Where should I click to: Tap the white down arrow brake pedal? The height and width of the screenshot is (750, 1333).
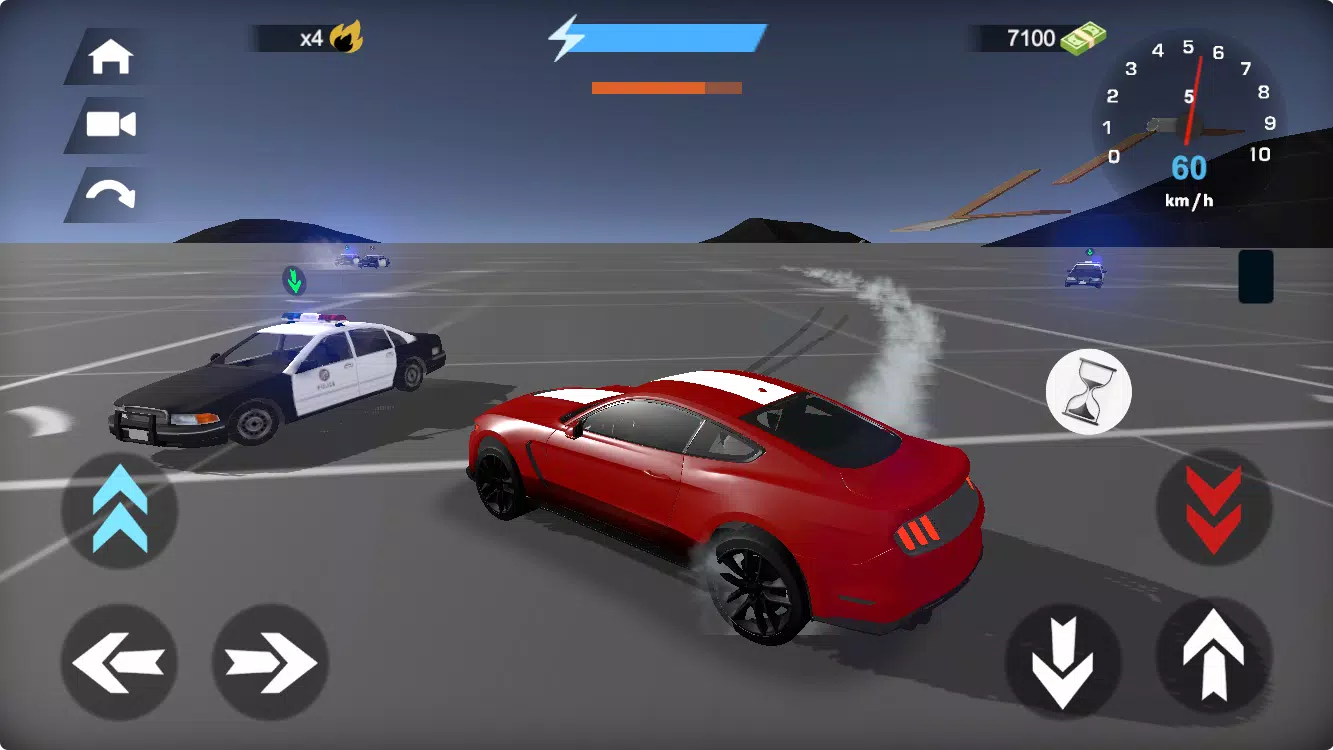[1062, 662]
